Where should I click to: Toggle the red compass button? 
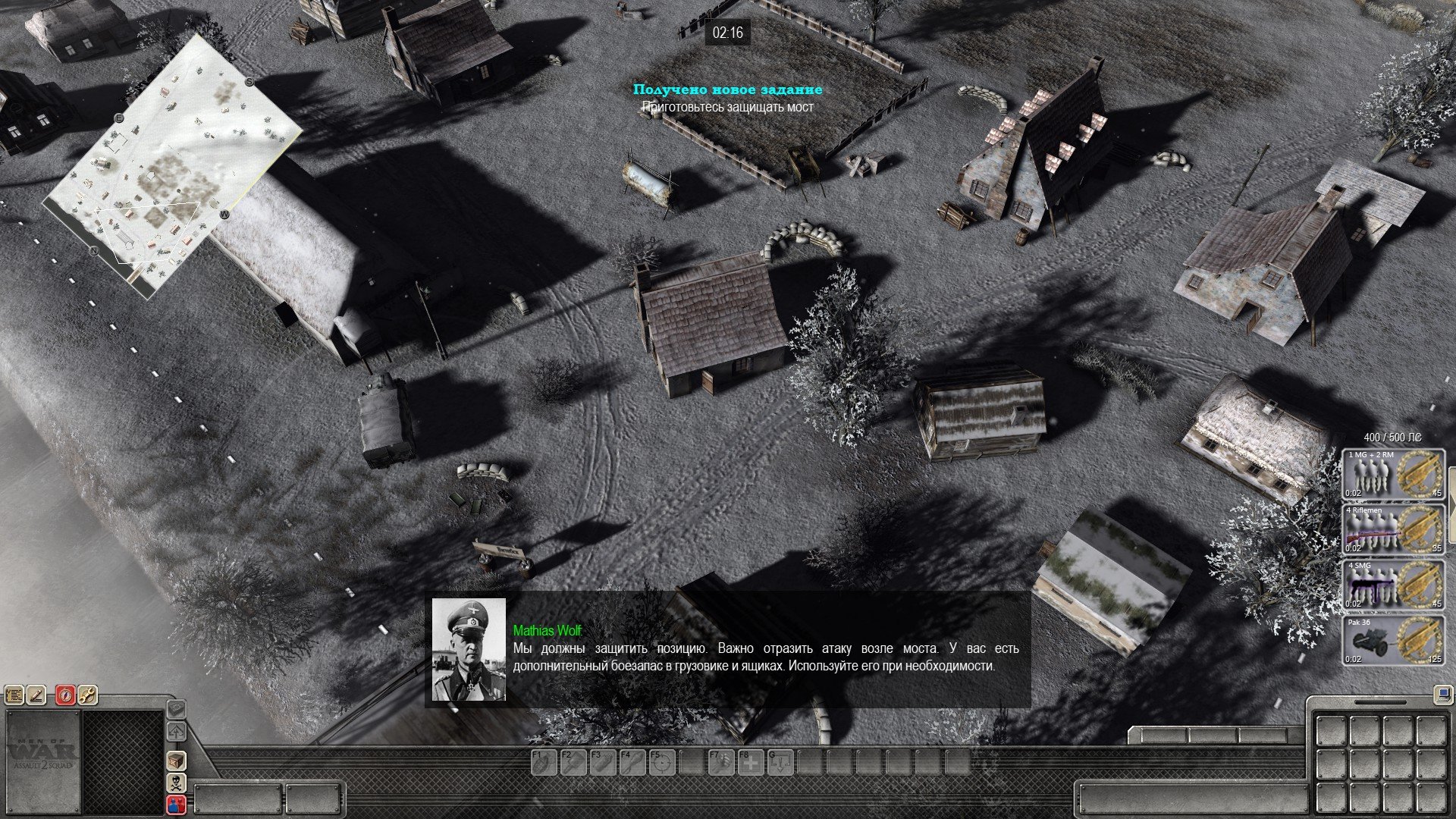(x=66, y=694)
